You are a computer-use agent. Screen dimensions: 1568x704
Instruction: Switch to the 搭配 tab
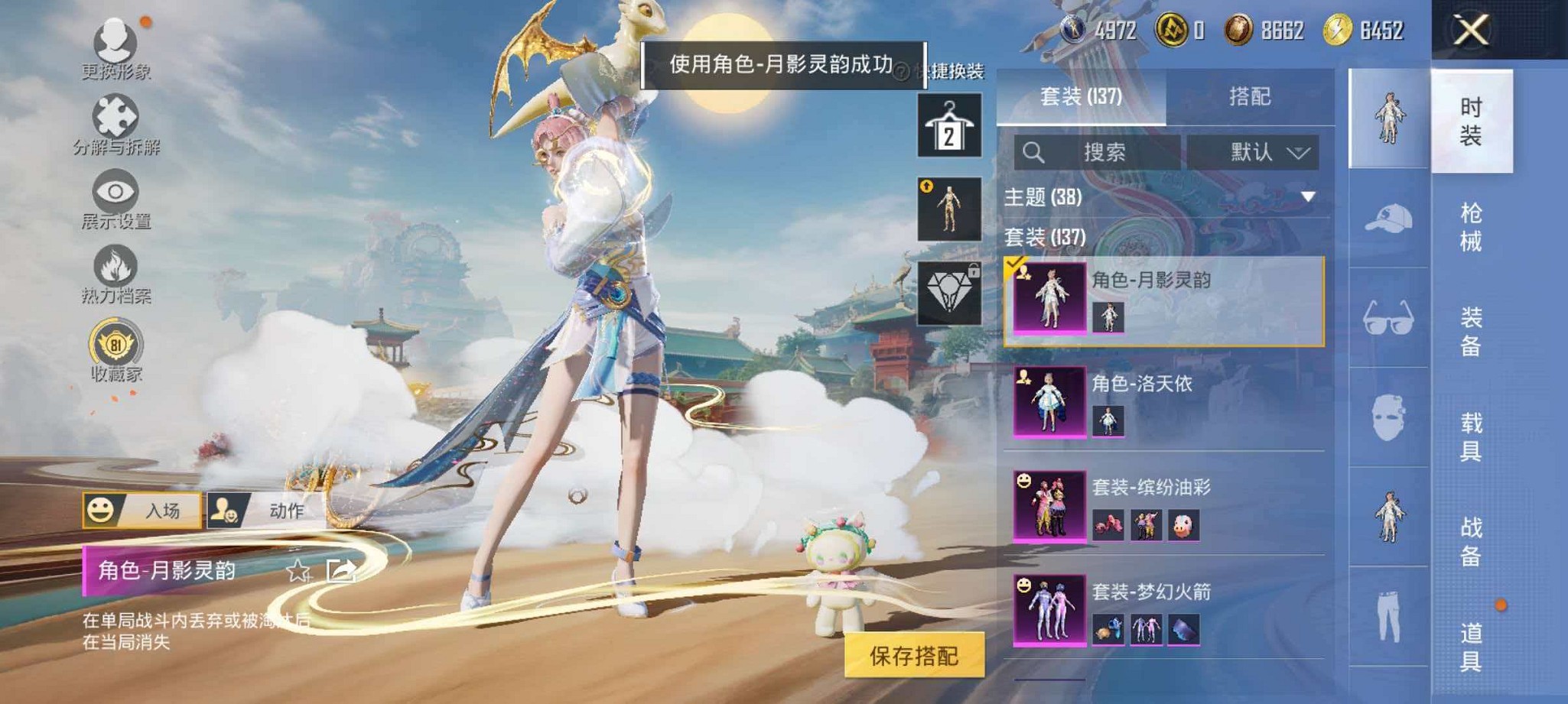[x=1251, y=98]
